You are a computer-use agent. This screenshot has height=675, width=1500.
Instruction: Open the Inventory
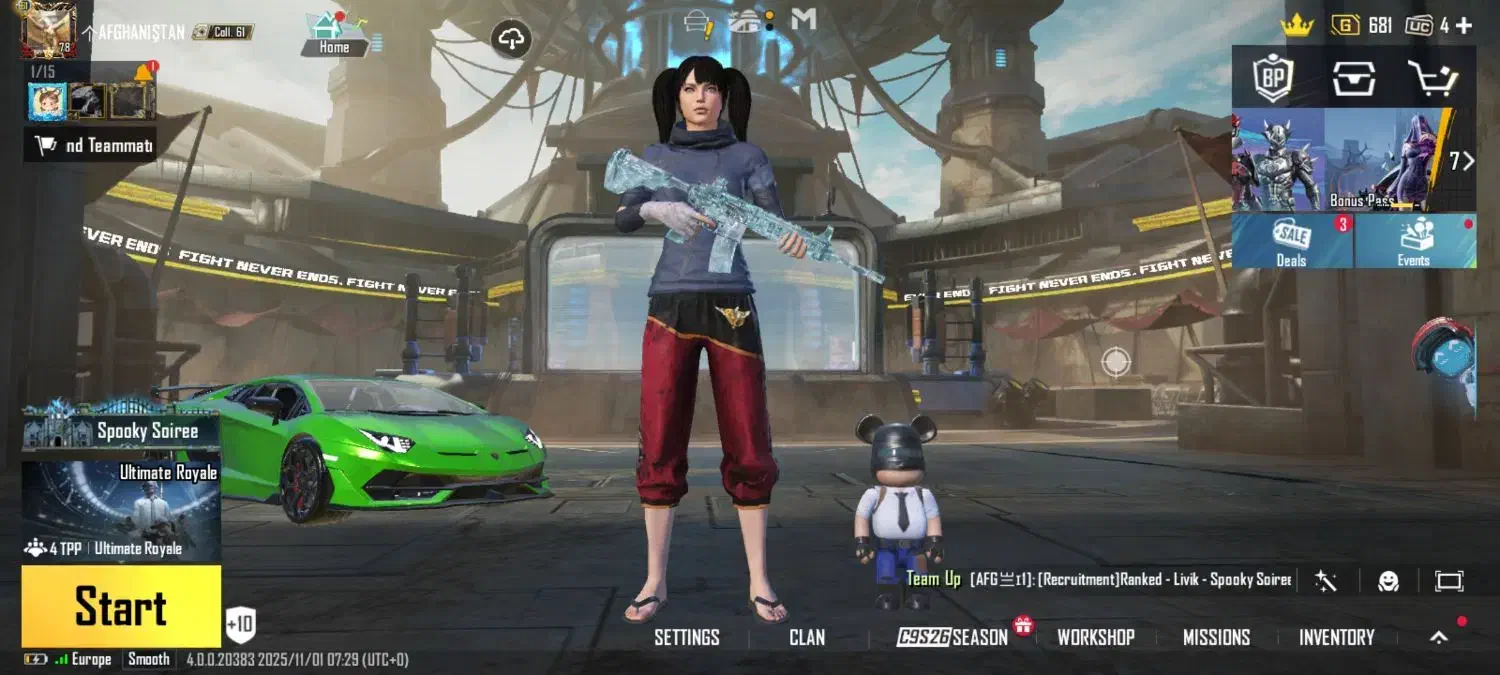1336,637
